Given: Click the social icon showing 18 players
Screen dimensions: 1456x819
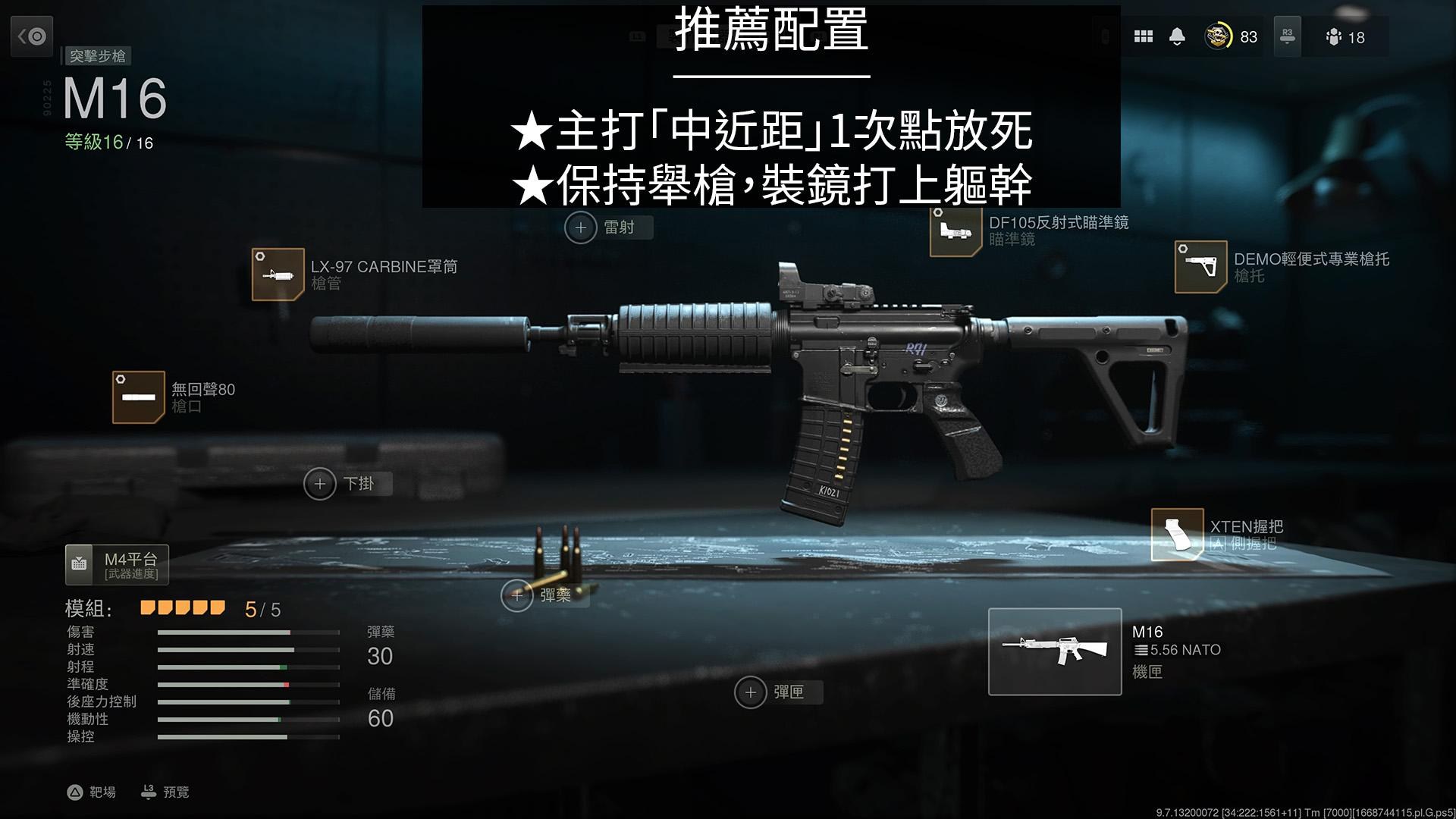Looking at the screenshot, I should (x=1335, y=37).
